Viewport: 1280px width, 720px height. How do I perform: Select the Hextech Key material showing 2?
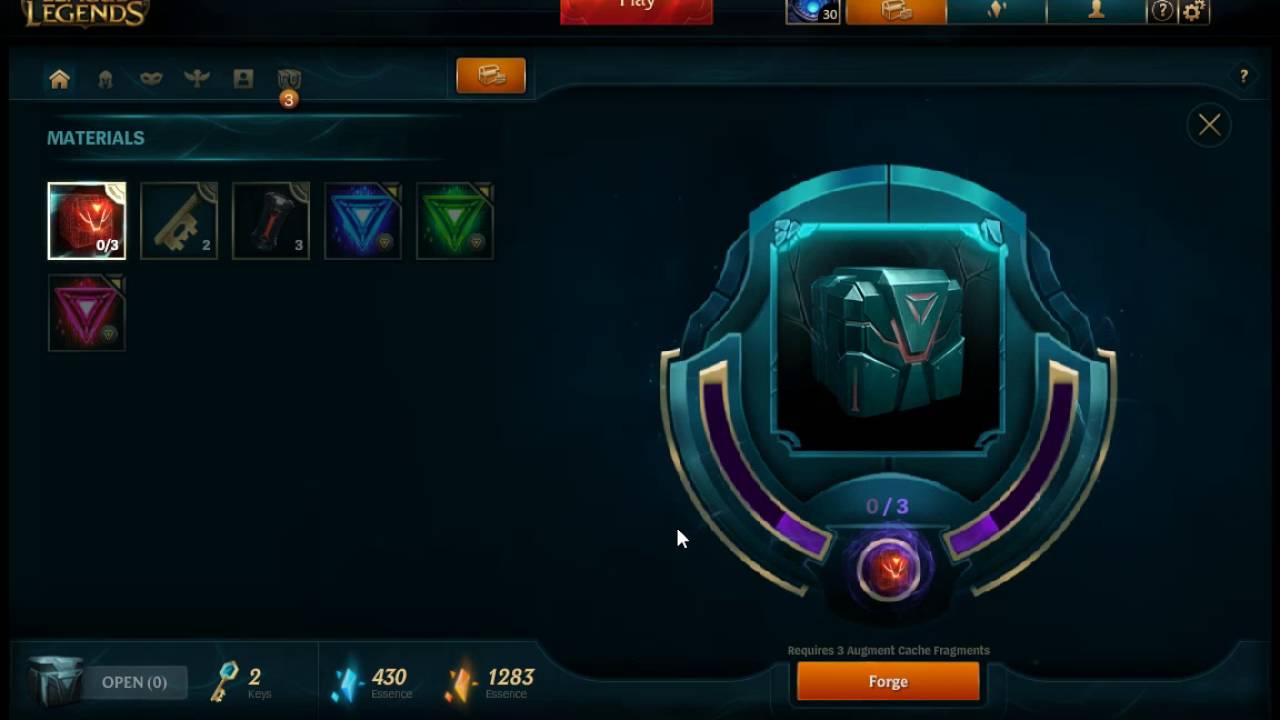point(179,220)
